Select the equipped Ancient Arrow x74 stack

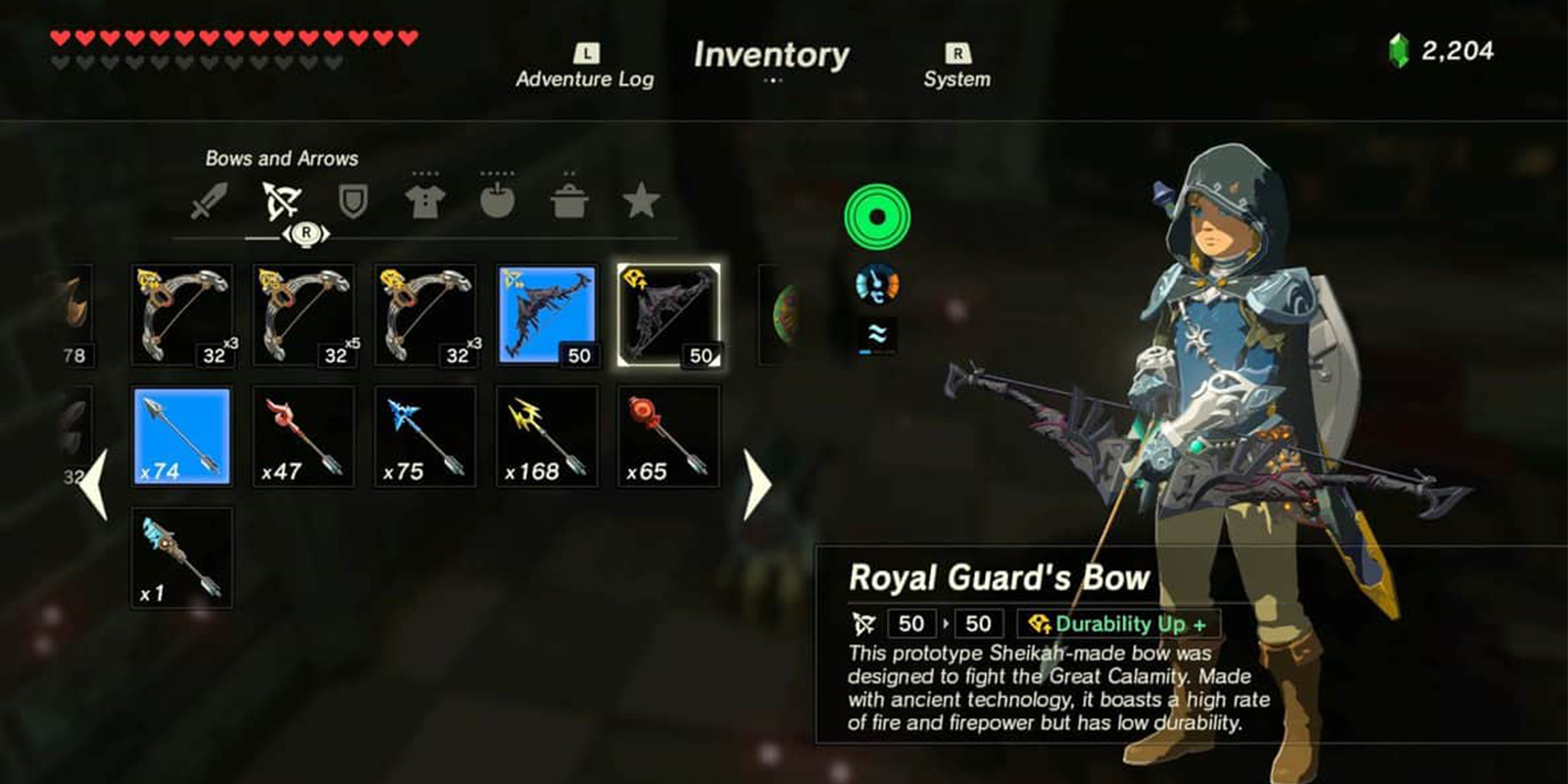(x=180, y=434)
